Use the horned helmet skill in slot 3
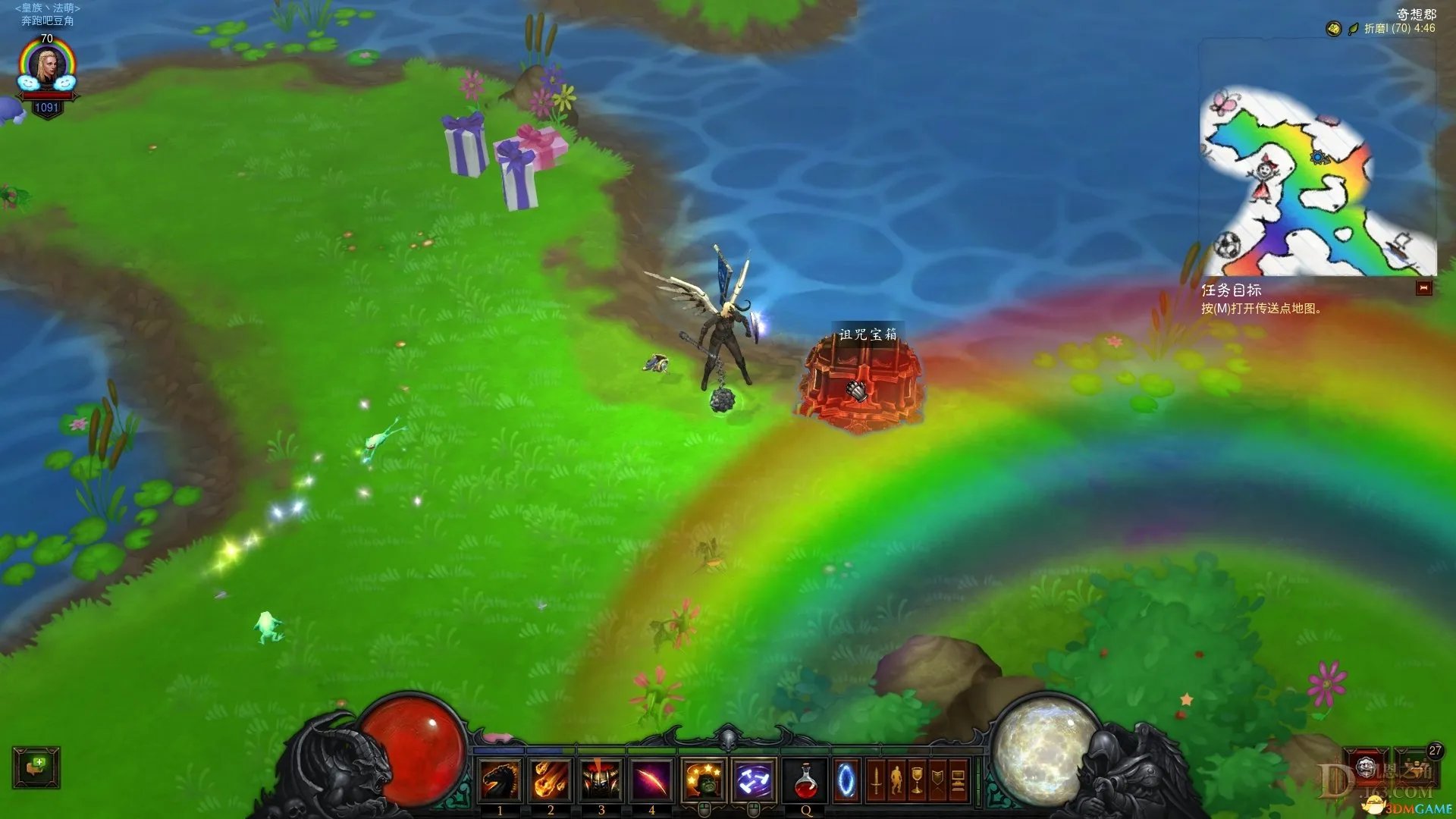Image resolution: width=1456 pixels, height=819 pixels. click(601, 780)
